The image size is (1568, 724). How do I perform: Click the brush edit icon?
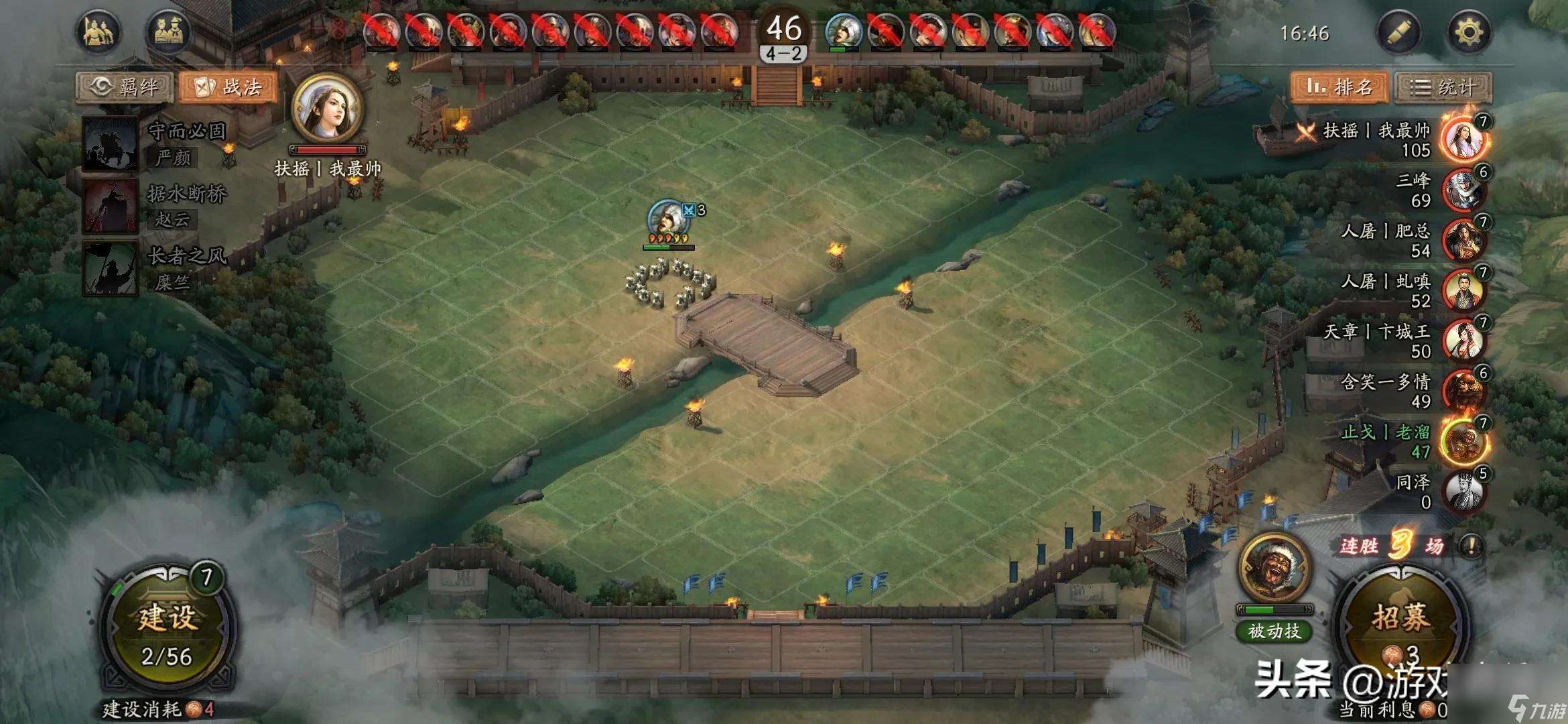pyautogui.click(x=1398, y=32)
